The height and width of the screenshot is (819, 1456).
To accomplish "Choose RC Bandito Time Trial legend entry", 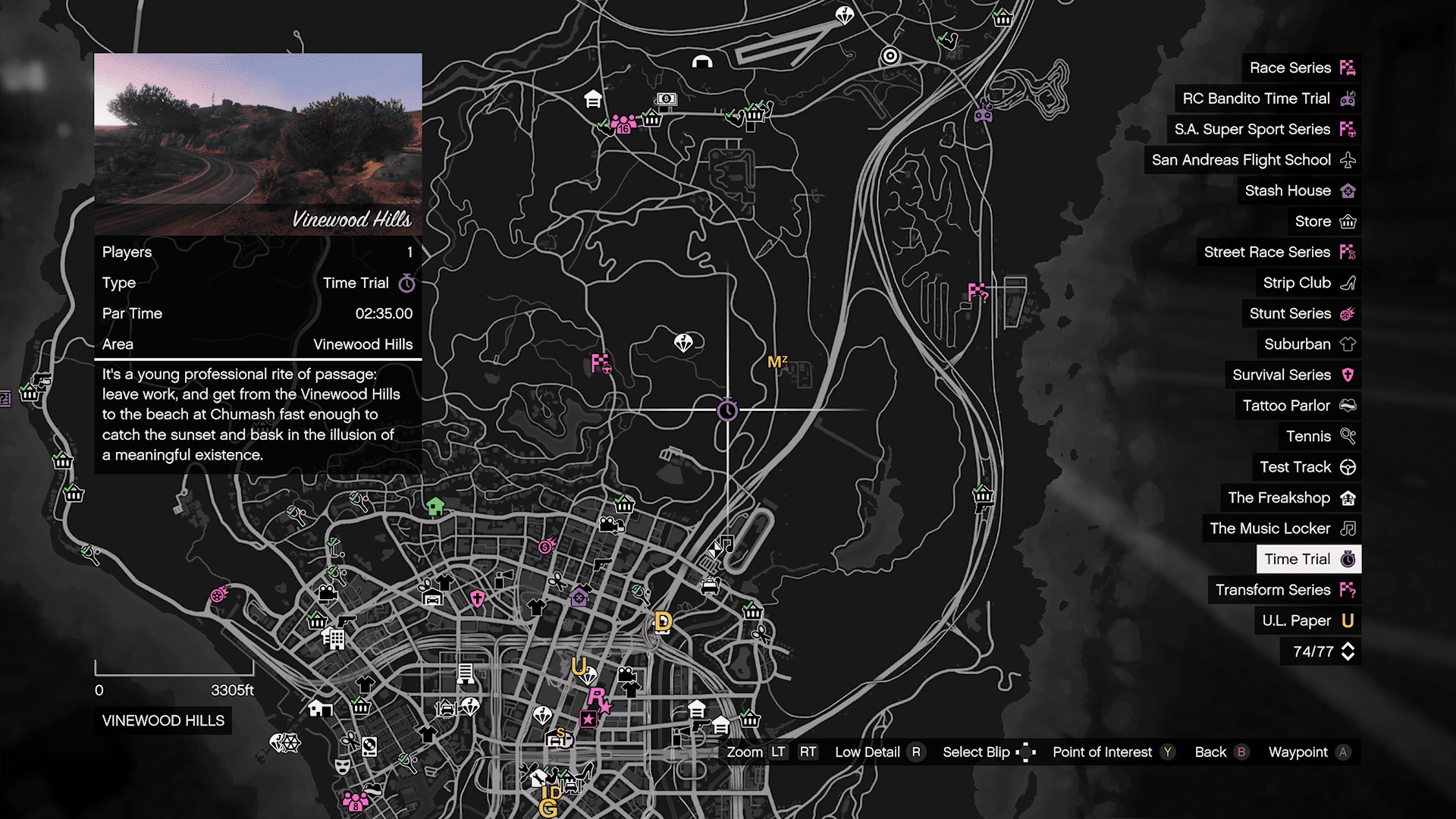I will pyautogui.click(x=1267, y=99).
